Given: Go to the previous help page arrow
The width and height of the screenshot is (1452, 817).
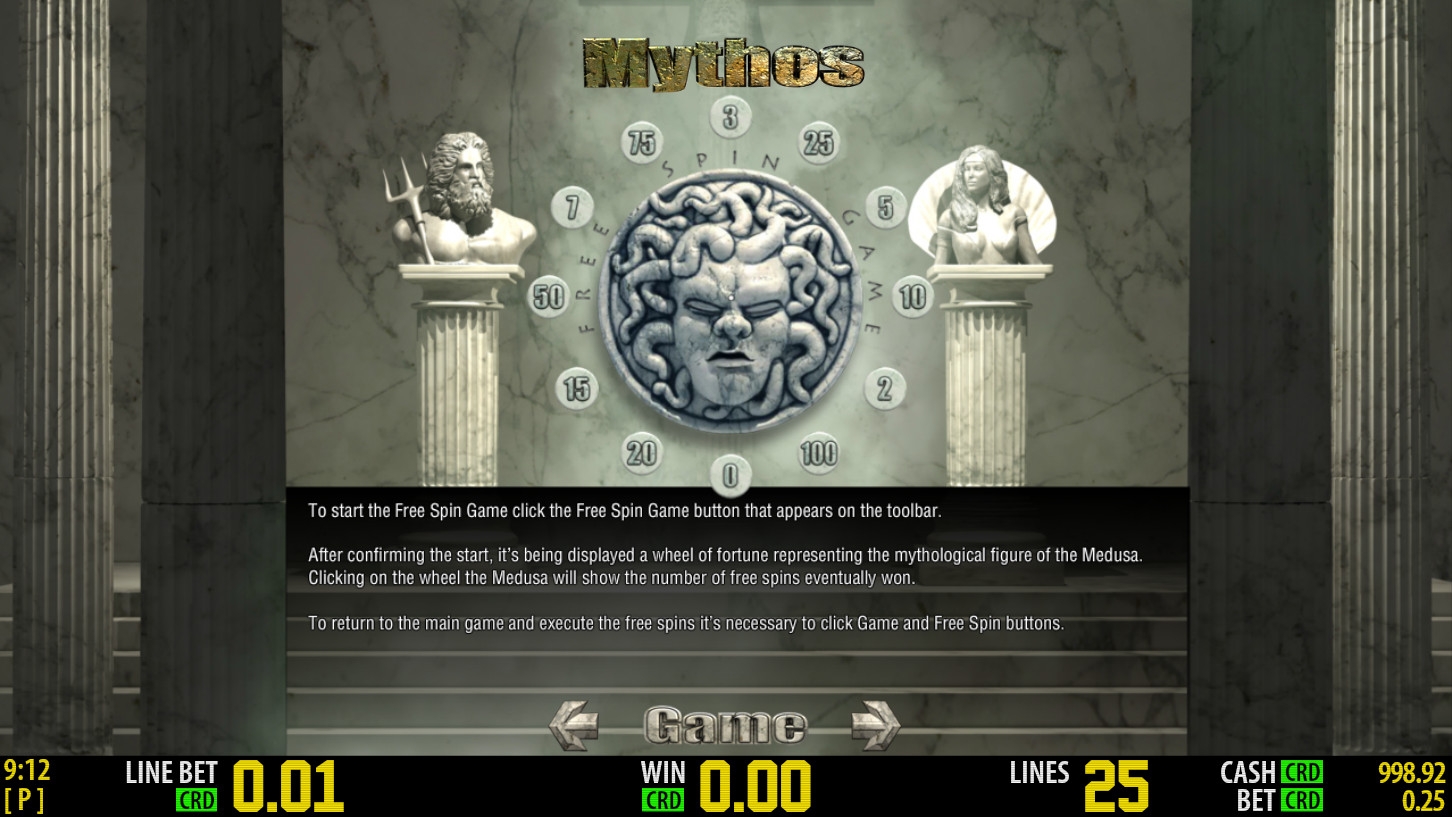Looking at the screenshot, I should click(574, 725).
